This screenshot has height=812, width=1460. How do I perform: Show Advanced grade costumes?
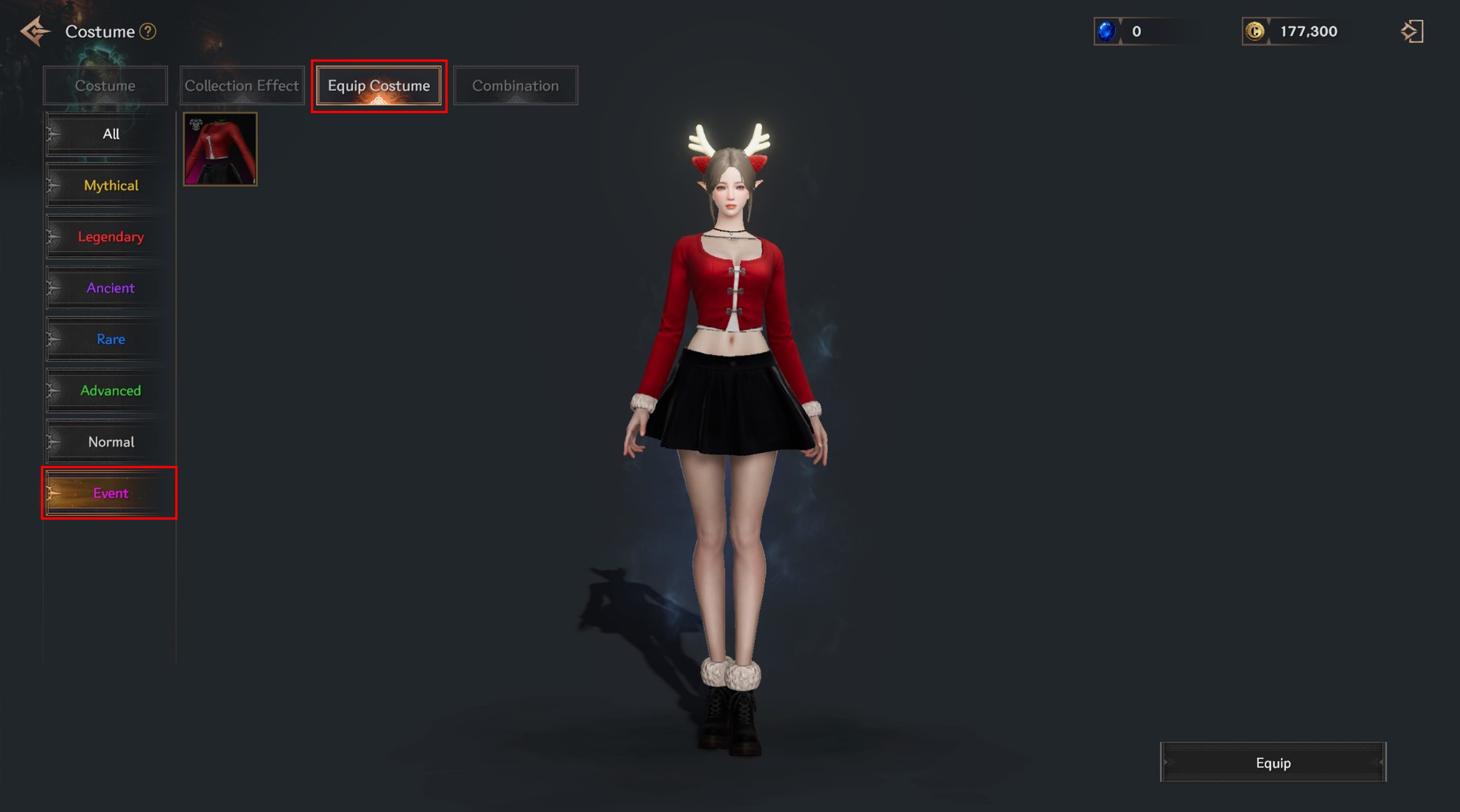pos(110,391)
